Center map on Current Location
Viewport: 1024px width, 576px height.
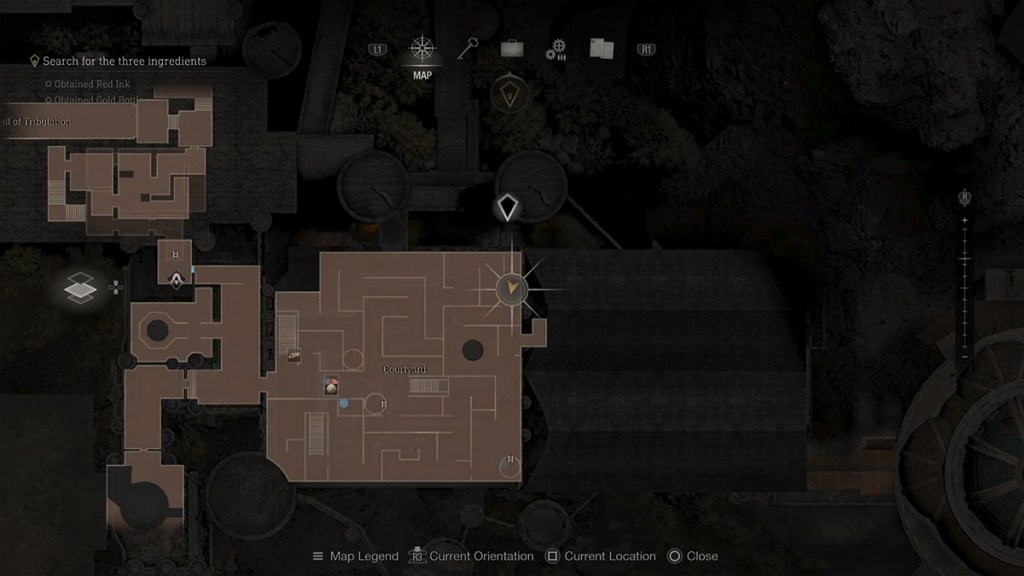tap(600, 556)
